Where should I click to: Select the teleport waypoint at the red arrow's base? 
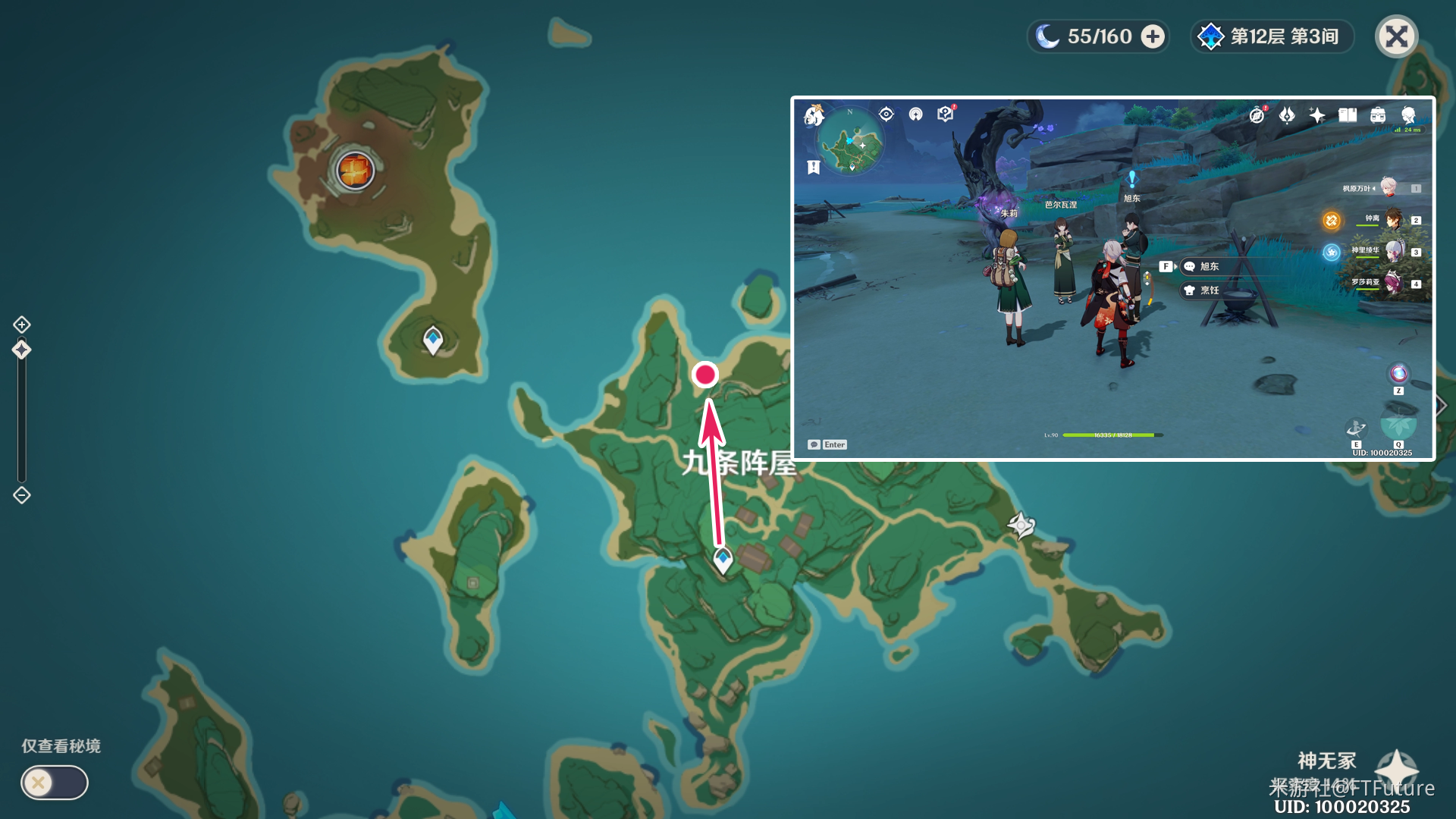tap(723, 560)
